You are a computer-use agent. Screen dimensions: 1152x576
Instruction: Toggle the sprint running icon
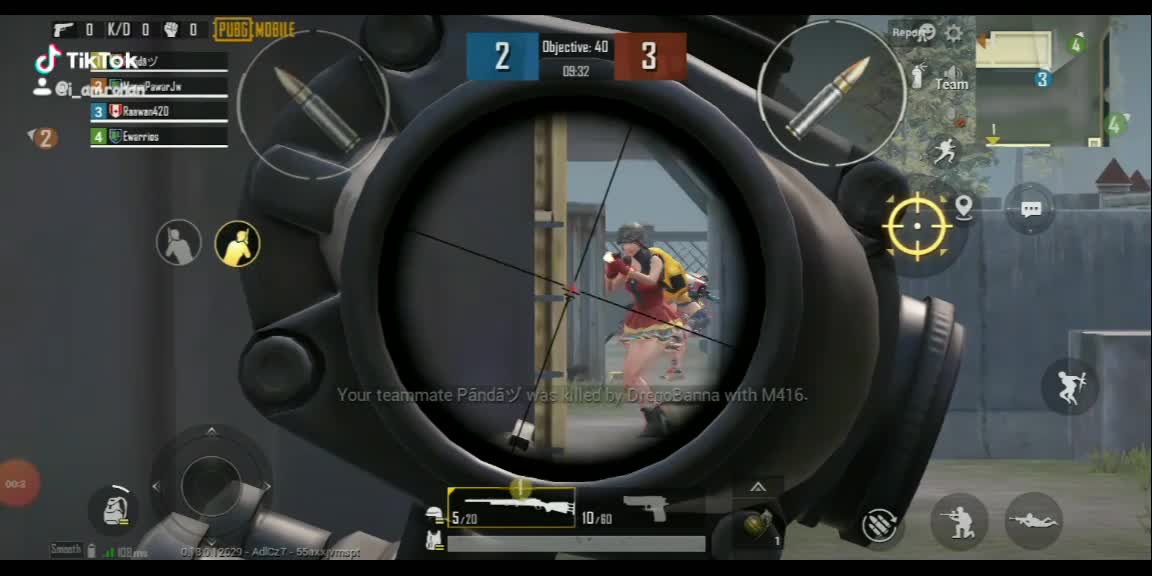945,152
